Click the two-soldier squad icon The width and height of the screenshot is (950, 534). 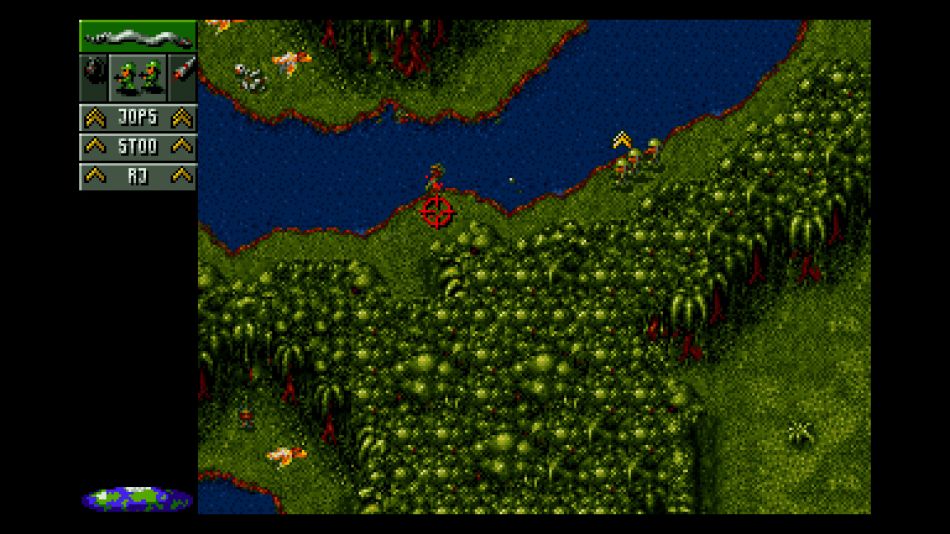pyautogui.click(x=138, y=76)
